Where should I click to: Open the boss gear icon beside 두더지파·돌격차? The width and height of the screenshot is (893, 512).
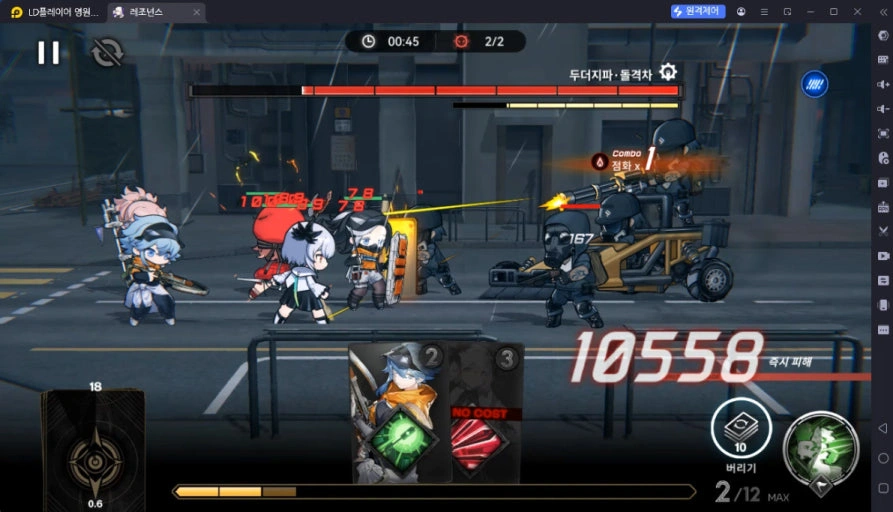[668, 72]
